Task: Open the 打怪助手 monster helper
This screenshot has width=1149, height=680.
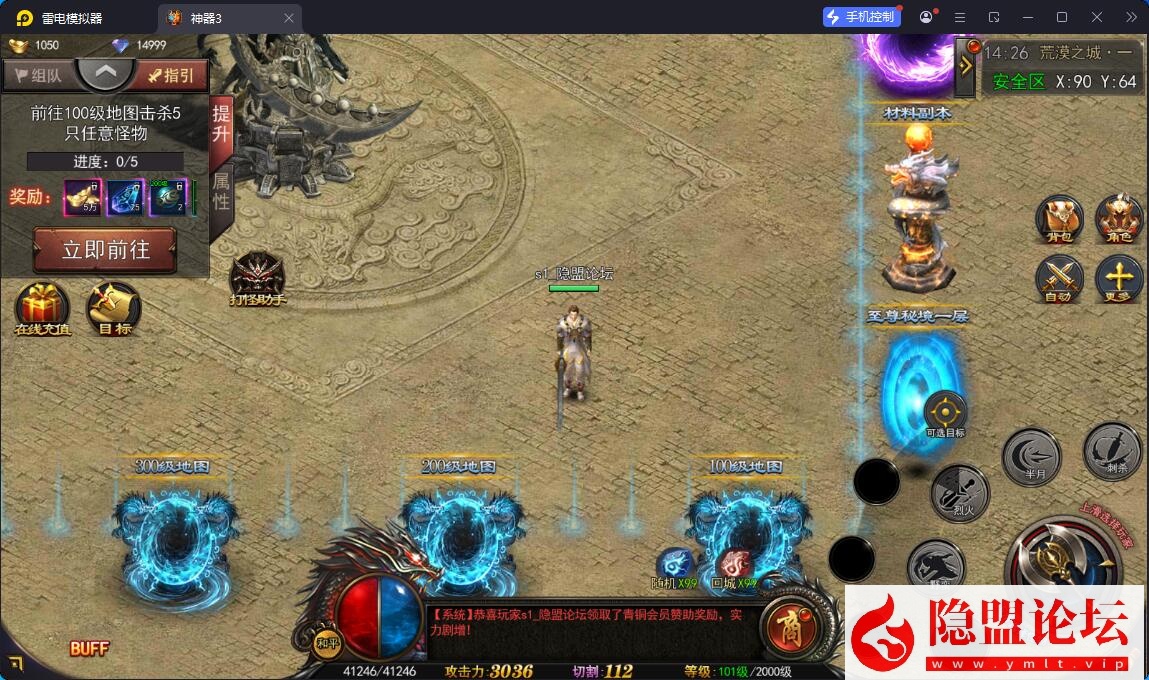Action: tap(257, 277)
